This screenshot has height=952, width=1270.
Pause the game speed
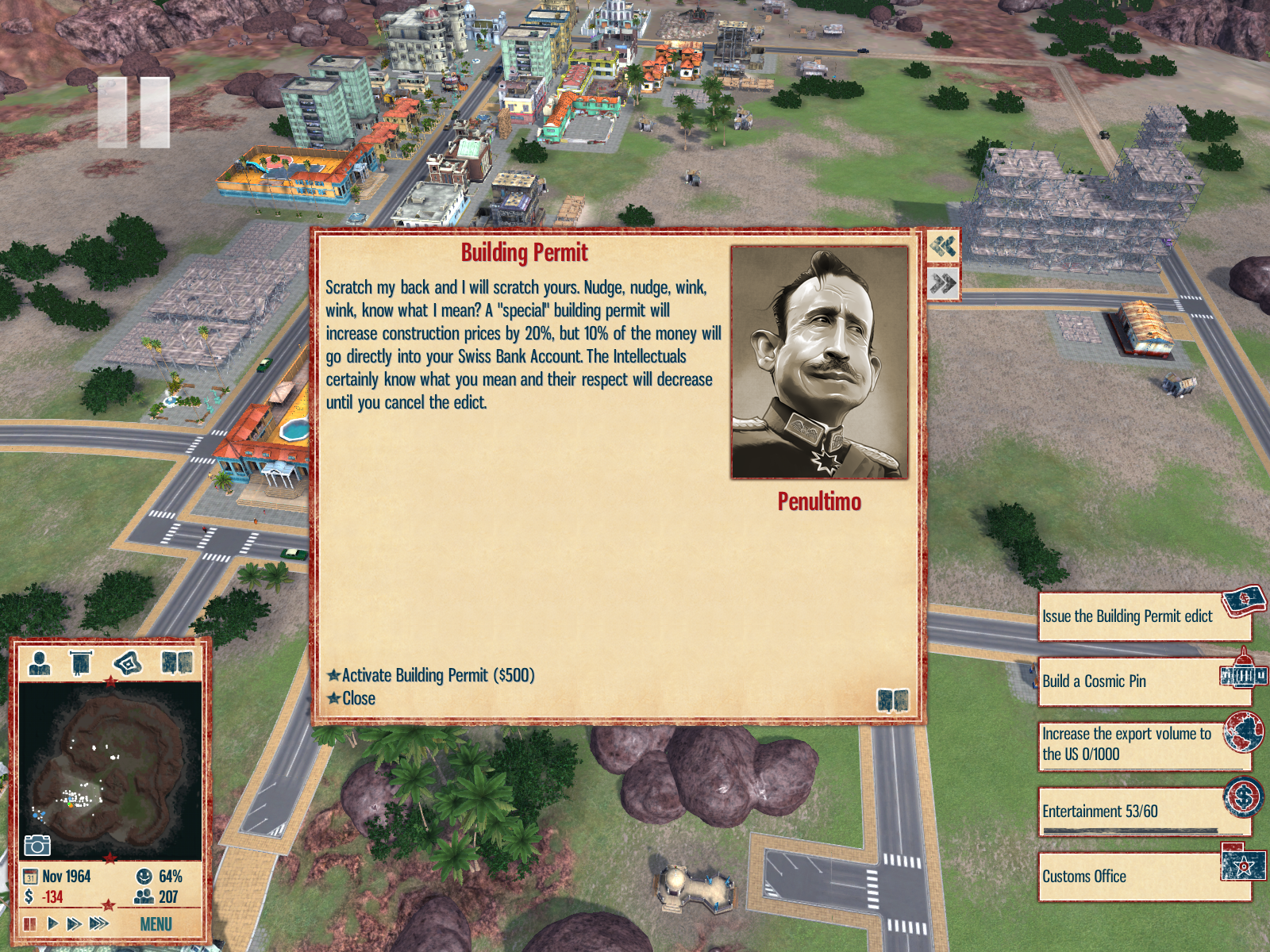(30, 923)
